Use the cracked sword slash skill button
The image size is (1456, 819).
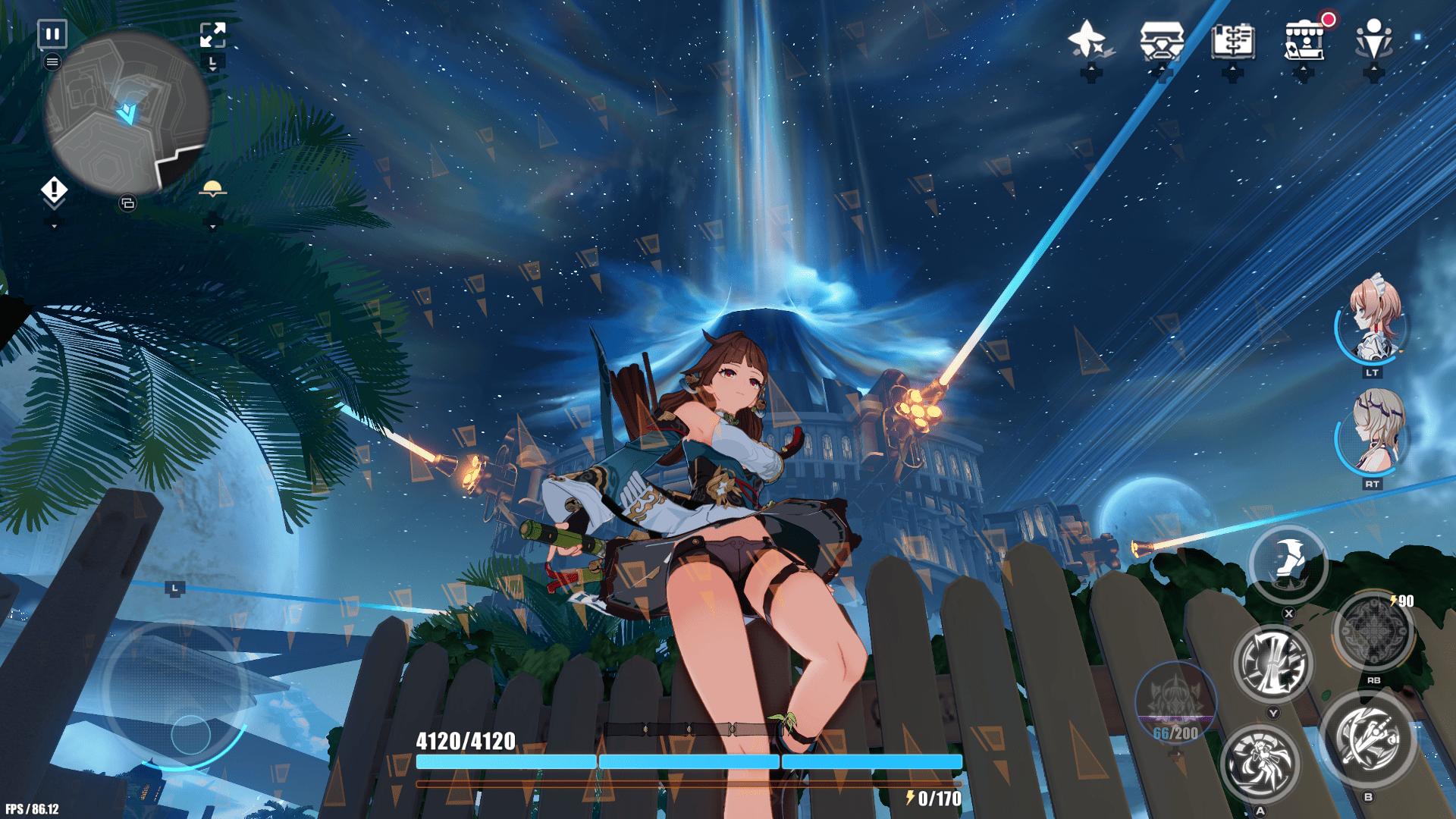coord(1273,664)
